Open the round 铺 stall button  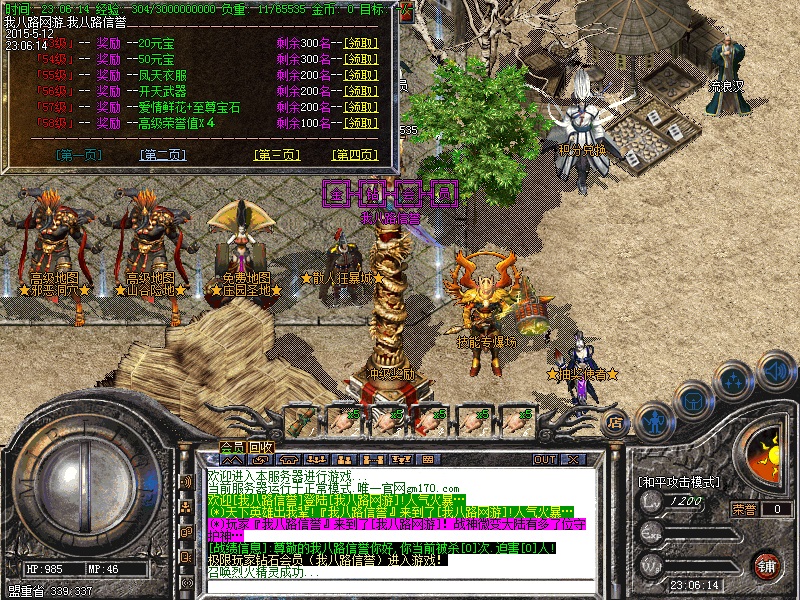[x=766, y=565]
